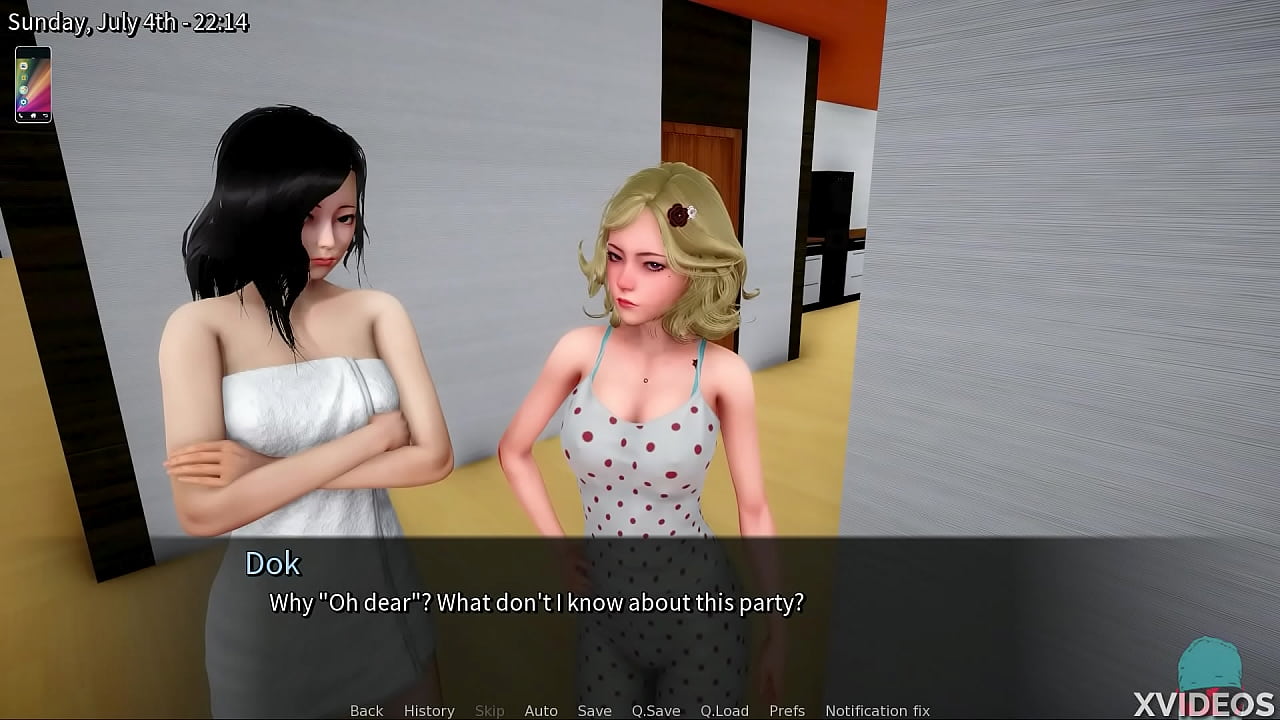Screen dimensions: 1280x720
Task: Save the game with Save
Action: pyautogui.click(x=594, y=710)
